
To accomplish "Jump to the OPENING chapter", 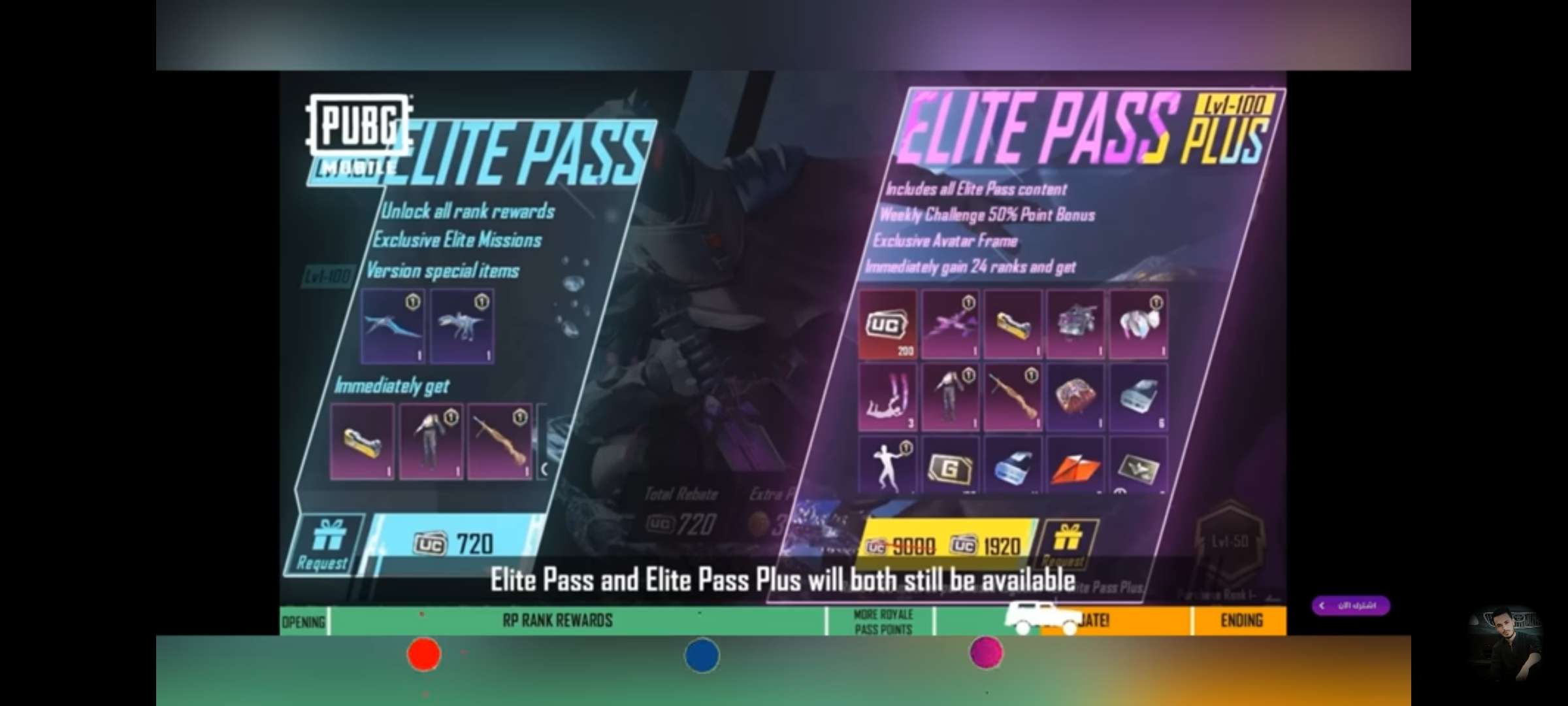I will 303,621.
